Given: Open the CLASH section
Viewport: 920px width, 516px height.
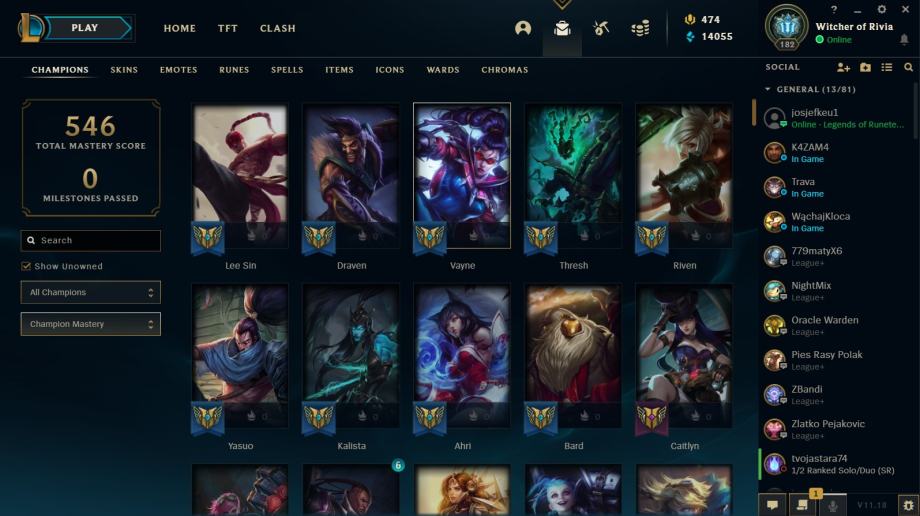Looking at the screenshot, I should tap(277, 28).
